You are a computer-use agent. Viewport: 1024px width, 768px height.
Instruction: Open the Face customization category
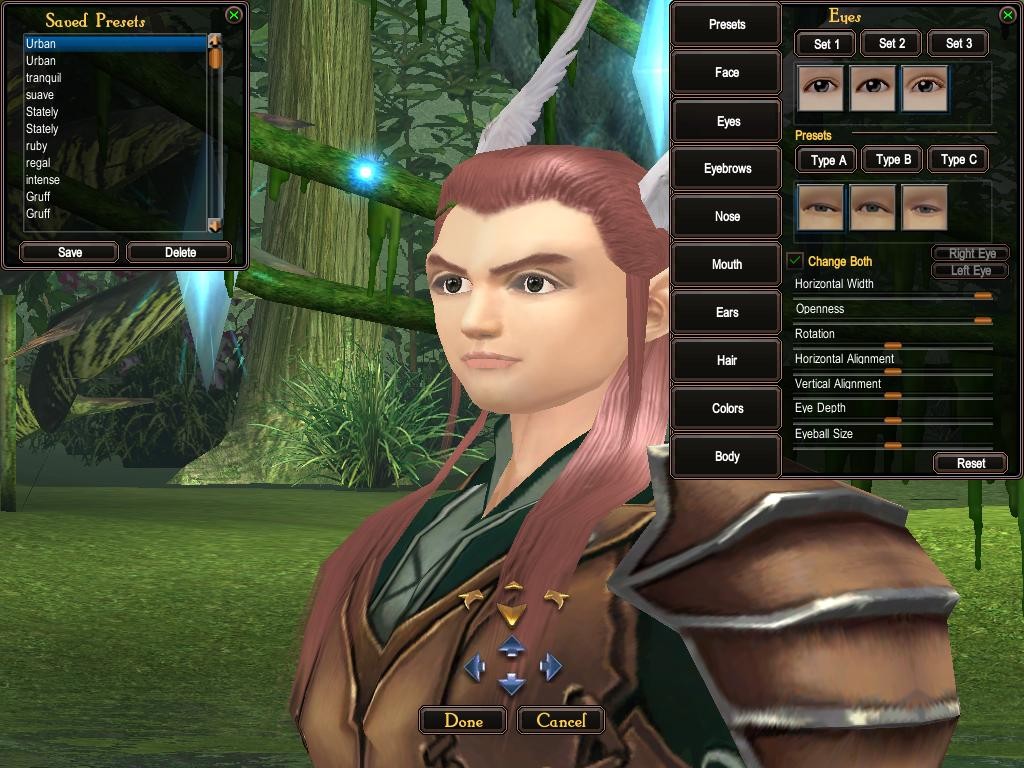727,72
